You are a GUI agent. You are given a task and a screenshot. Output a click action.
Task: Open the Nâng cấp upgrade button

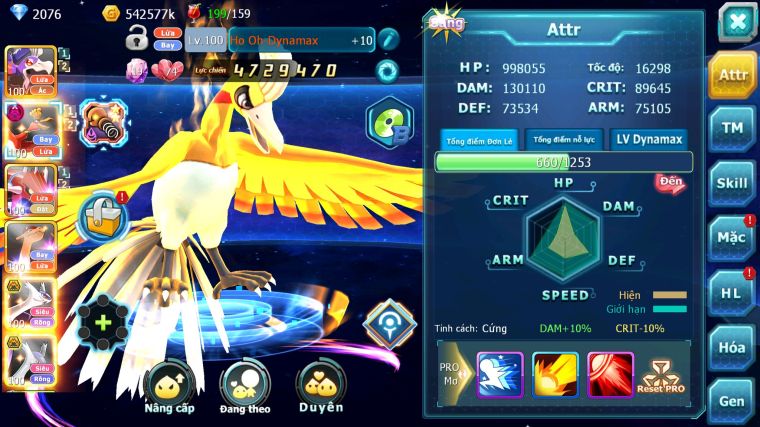click(x=169, y=388)
